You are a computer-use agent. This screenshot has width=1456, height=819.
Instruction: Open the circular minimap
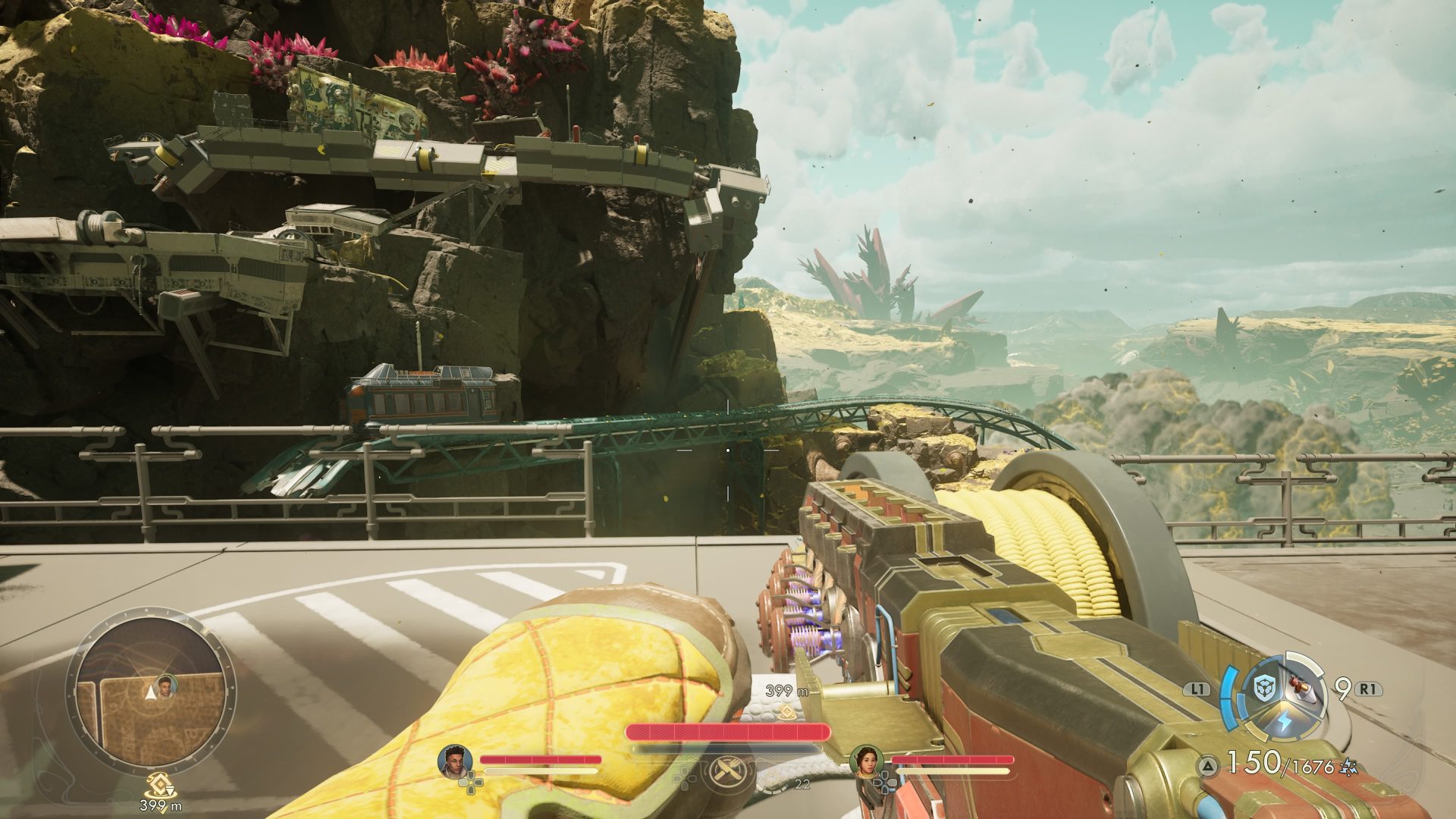pos(149,689)
